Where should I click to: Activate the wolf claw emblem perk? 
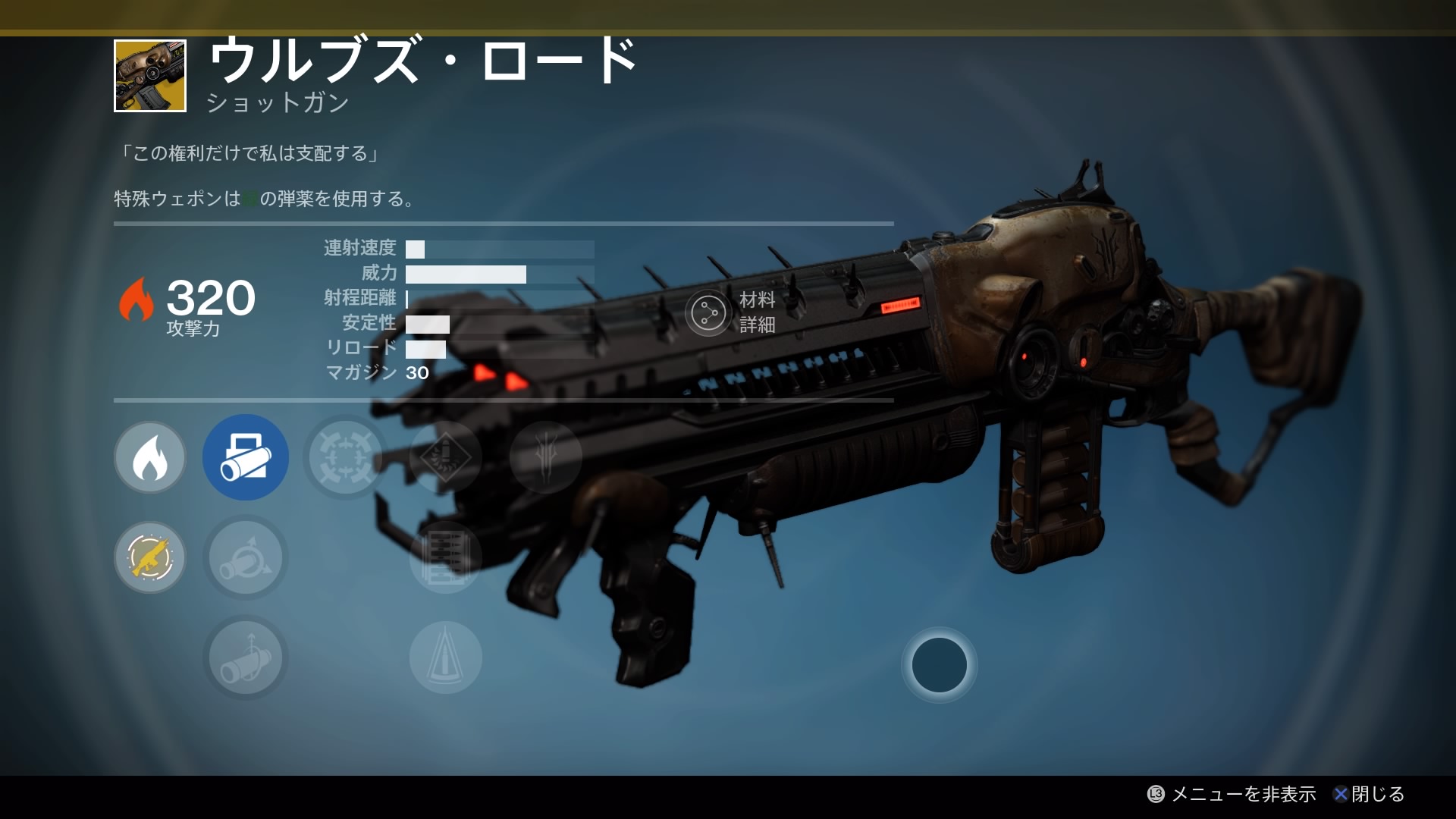tap(546, 457)
